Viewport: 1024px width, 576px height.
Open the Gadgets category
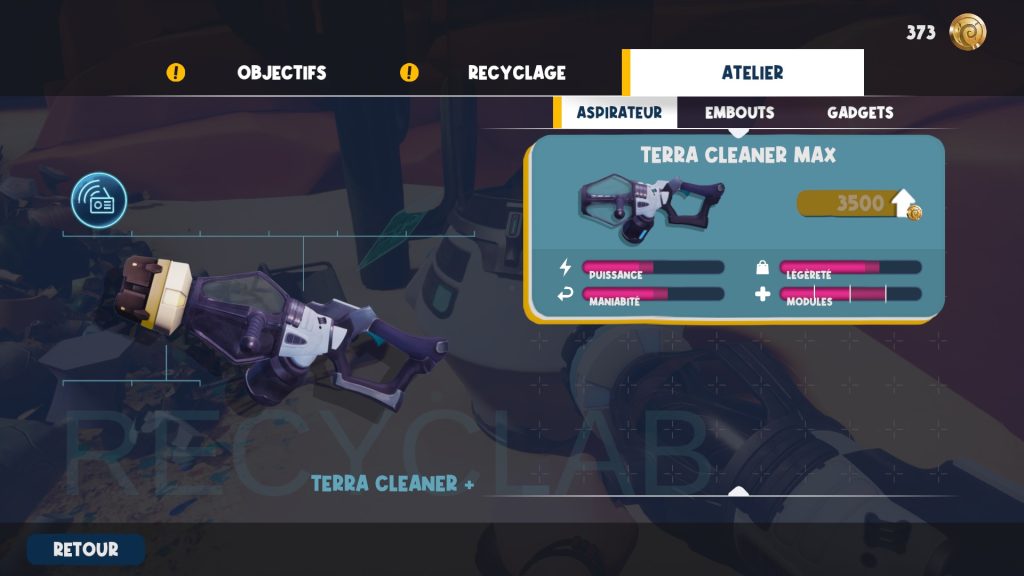860,113
